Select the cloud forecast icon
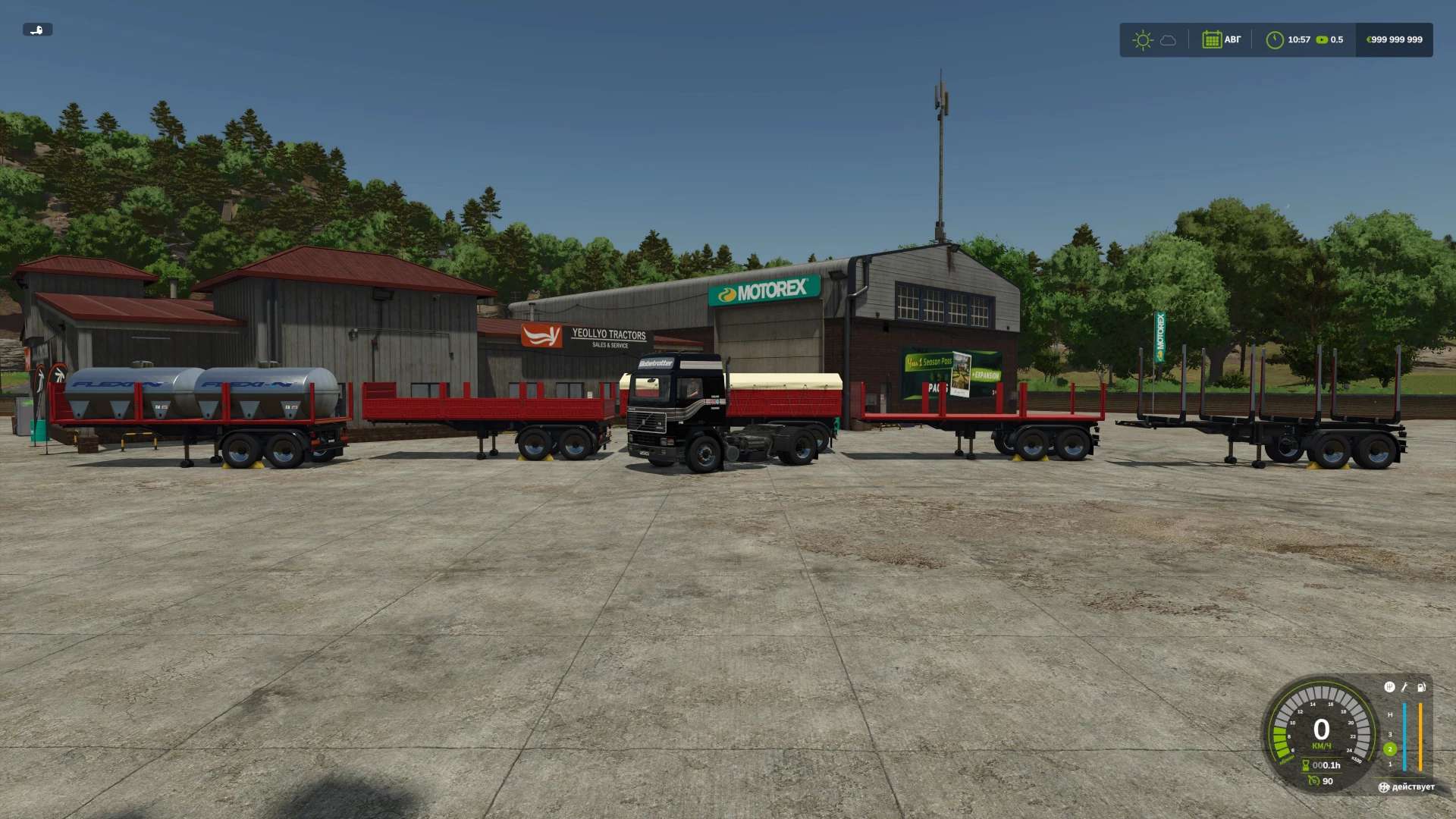This screenshot has width=1456, height=819. pos(1168,40)
